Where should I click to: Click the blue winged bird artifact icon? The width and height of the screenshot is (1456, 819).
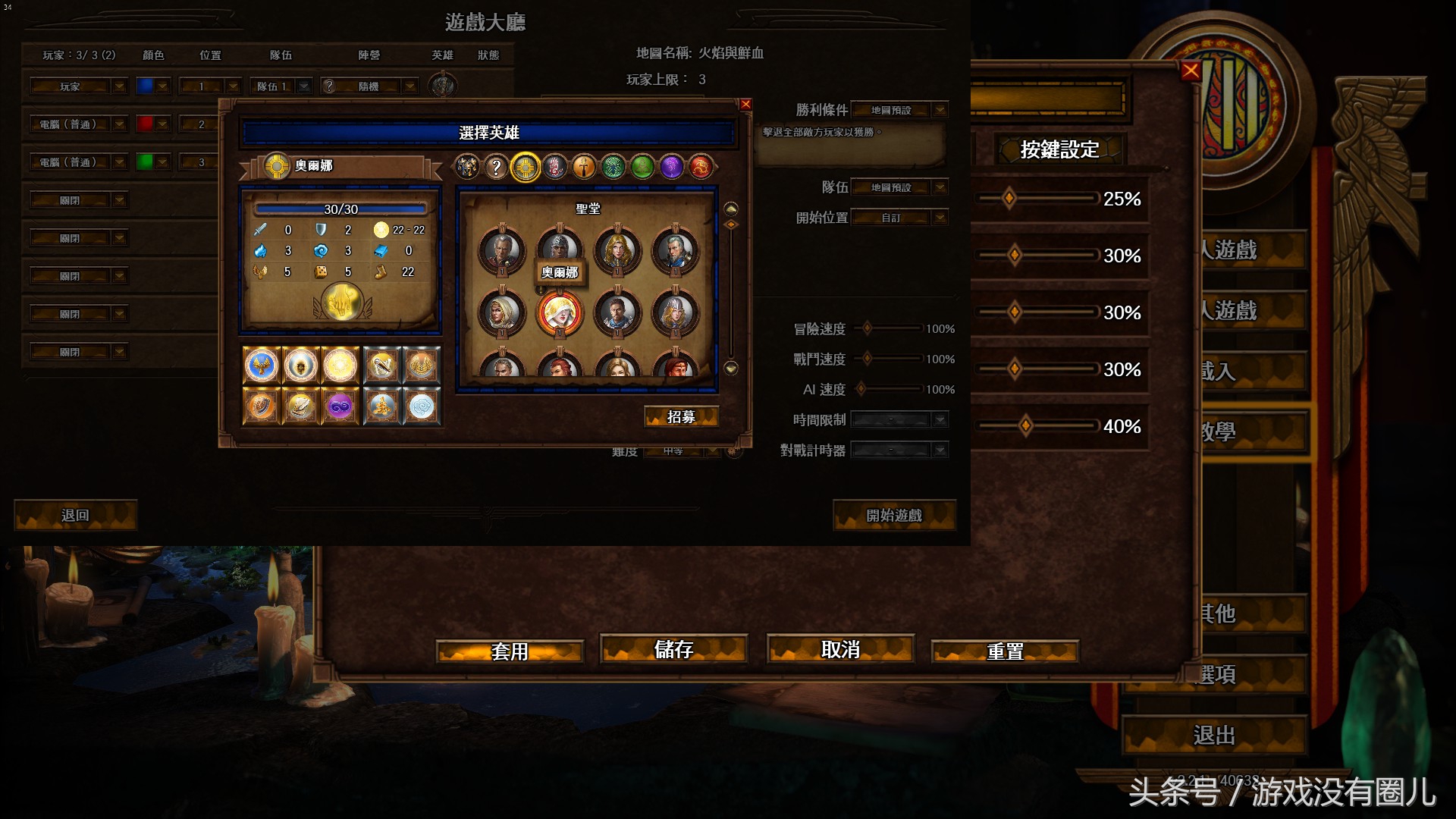(261, 366)
